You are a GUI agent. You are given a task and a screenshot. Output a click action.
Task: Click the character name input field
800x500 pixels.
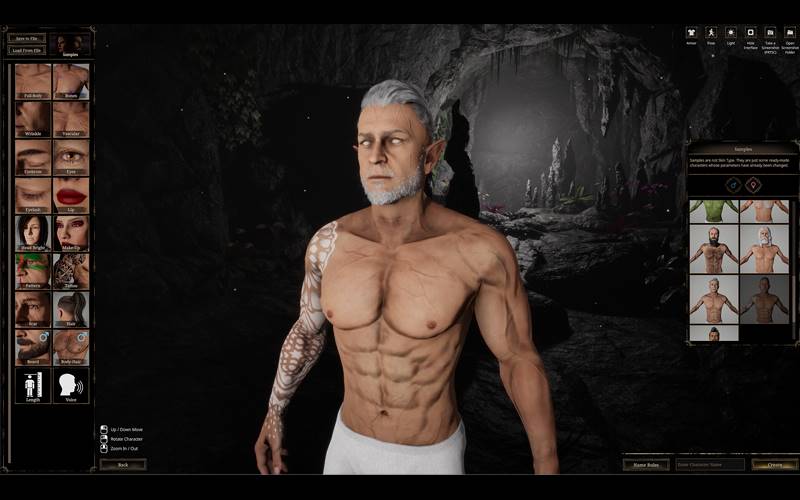coord(710,464)
